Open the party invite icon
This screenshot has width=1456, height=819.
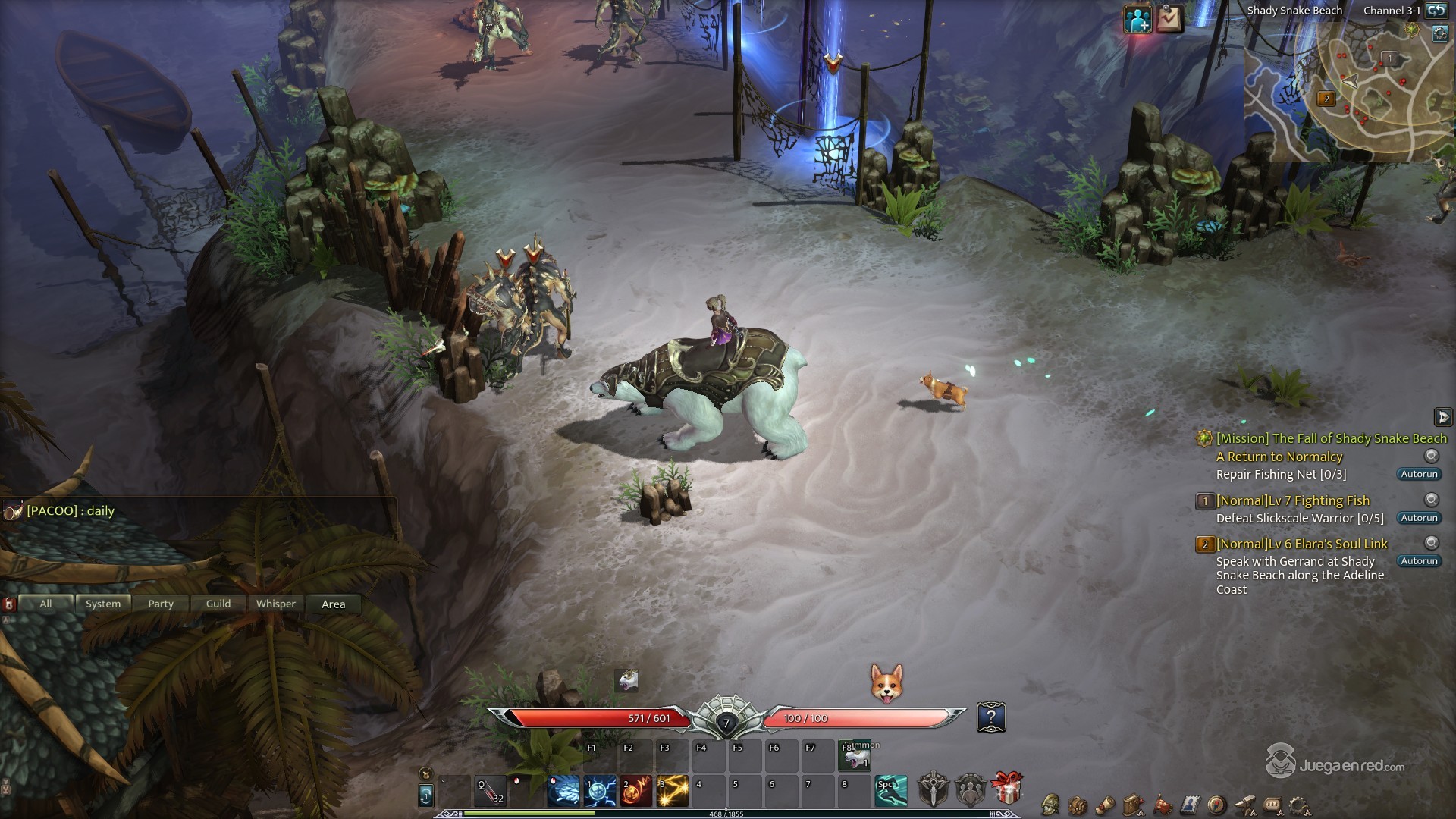pos(1137,20)
